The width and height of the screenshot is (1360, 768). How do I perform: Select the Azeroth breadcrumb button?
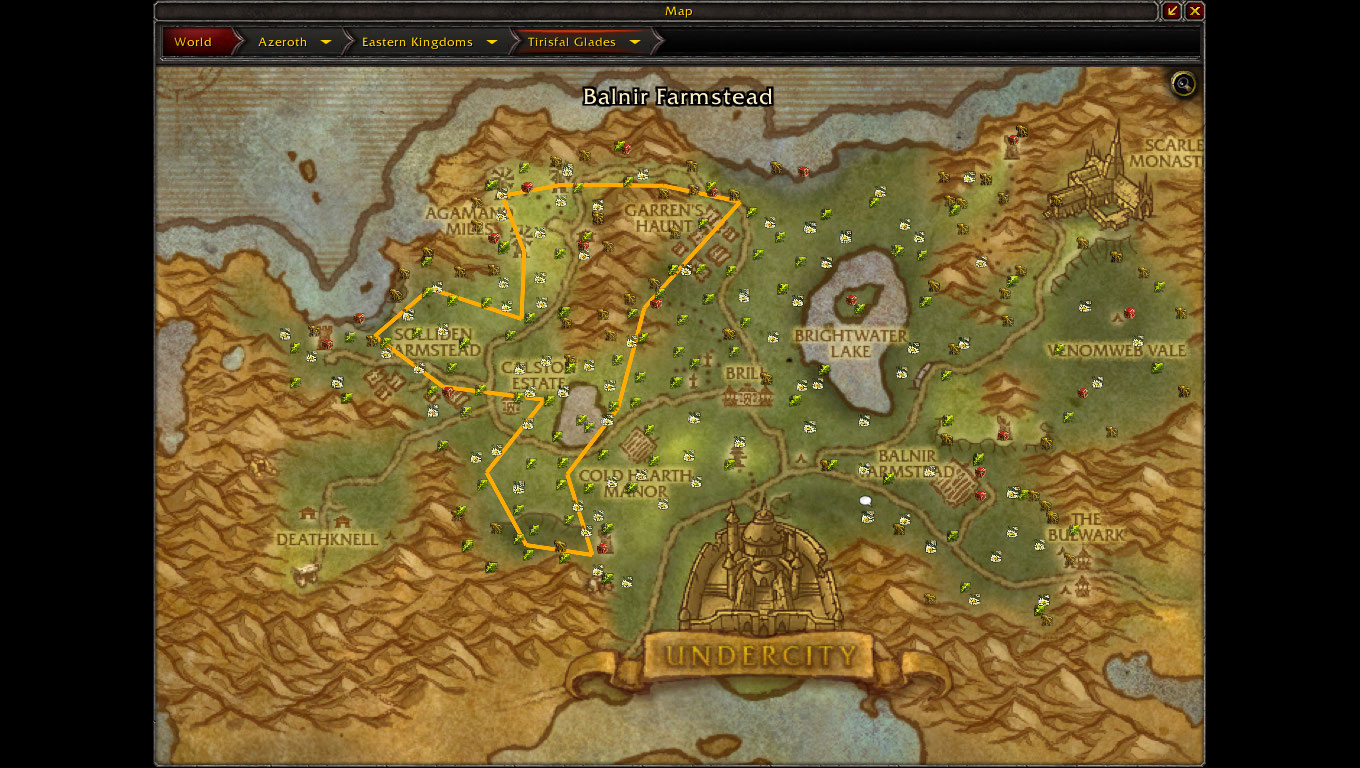(x=282, y=42)
